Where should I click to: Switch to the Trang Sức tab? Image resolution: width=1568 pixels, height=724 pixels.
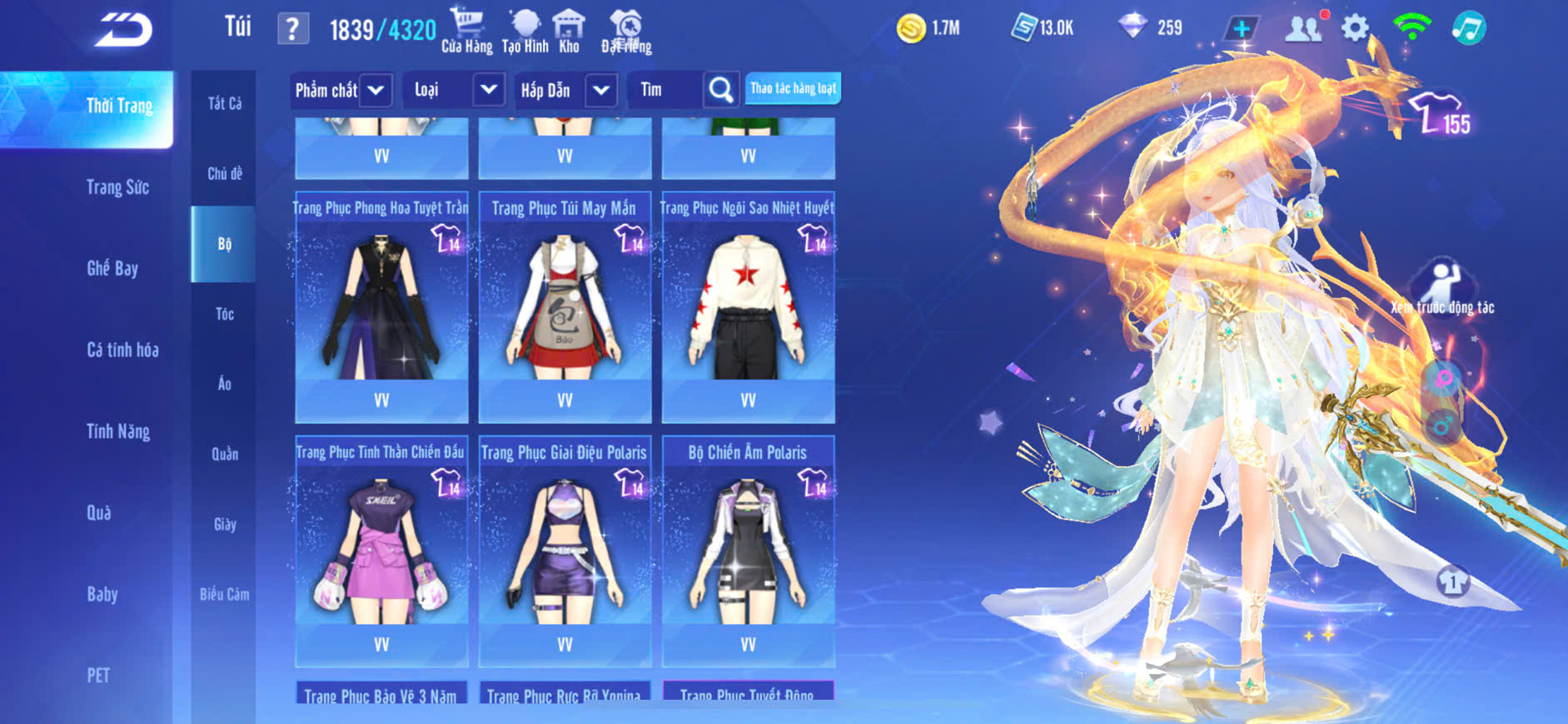[117, 187]
